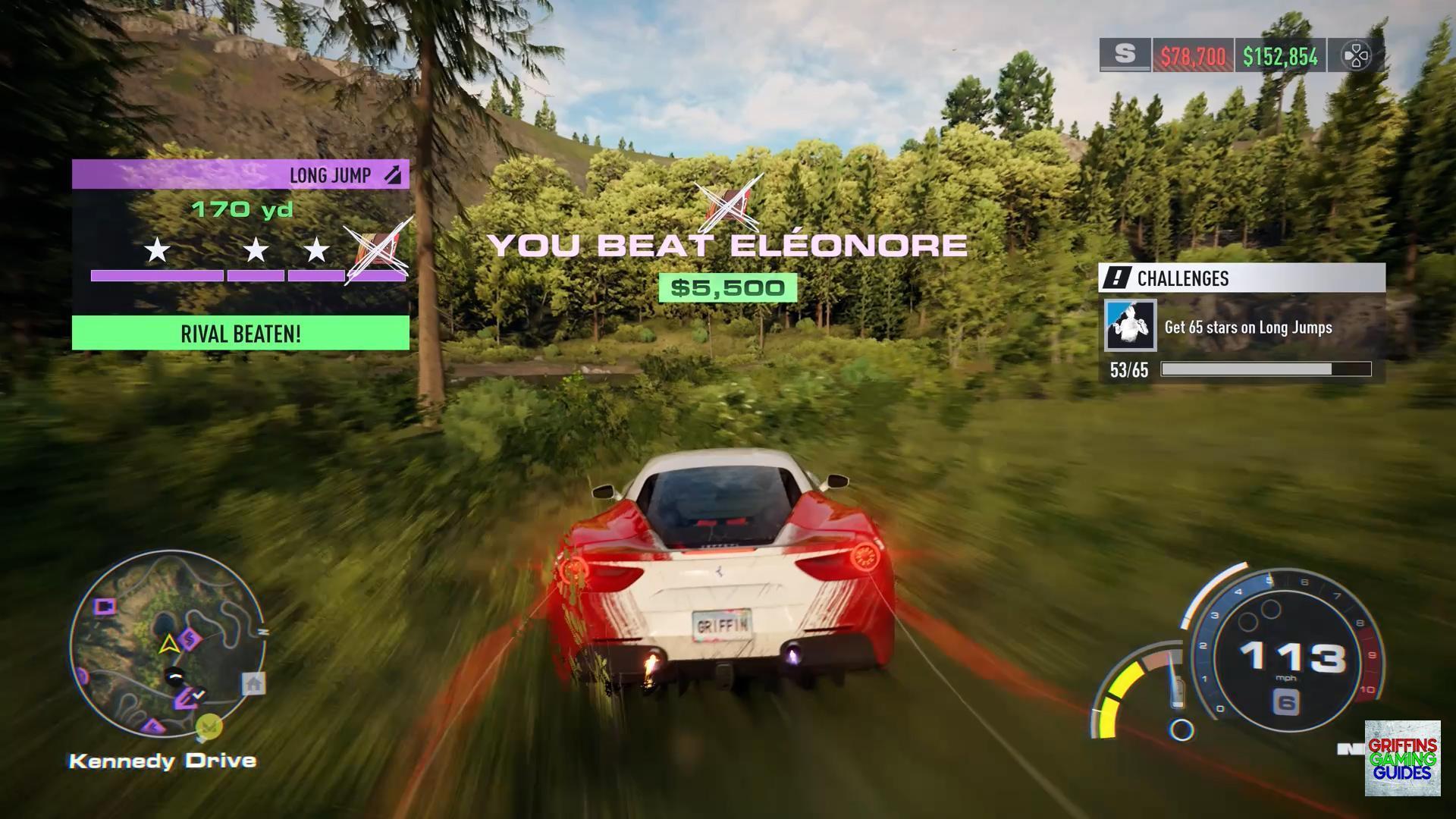This screenshot has width=1456, height=819.
Task: Click the S heat level badge
Action: pos(1125,55)
